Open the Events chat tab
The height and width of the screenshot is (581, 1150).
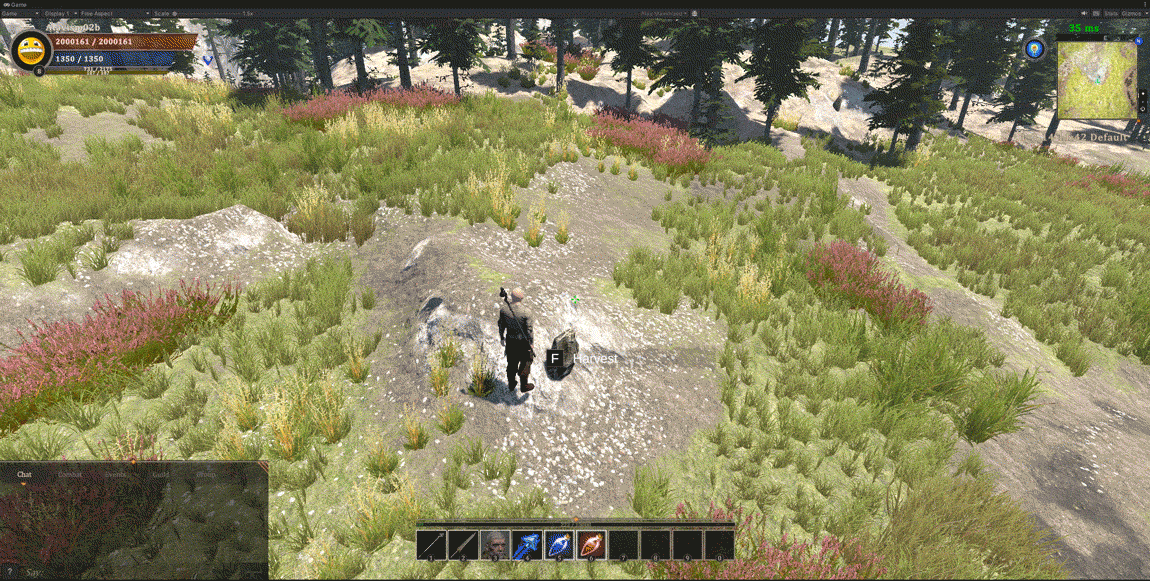pos(116,475)
